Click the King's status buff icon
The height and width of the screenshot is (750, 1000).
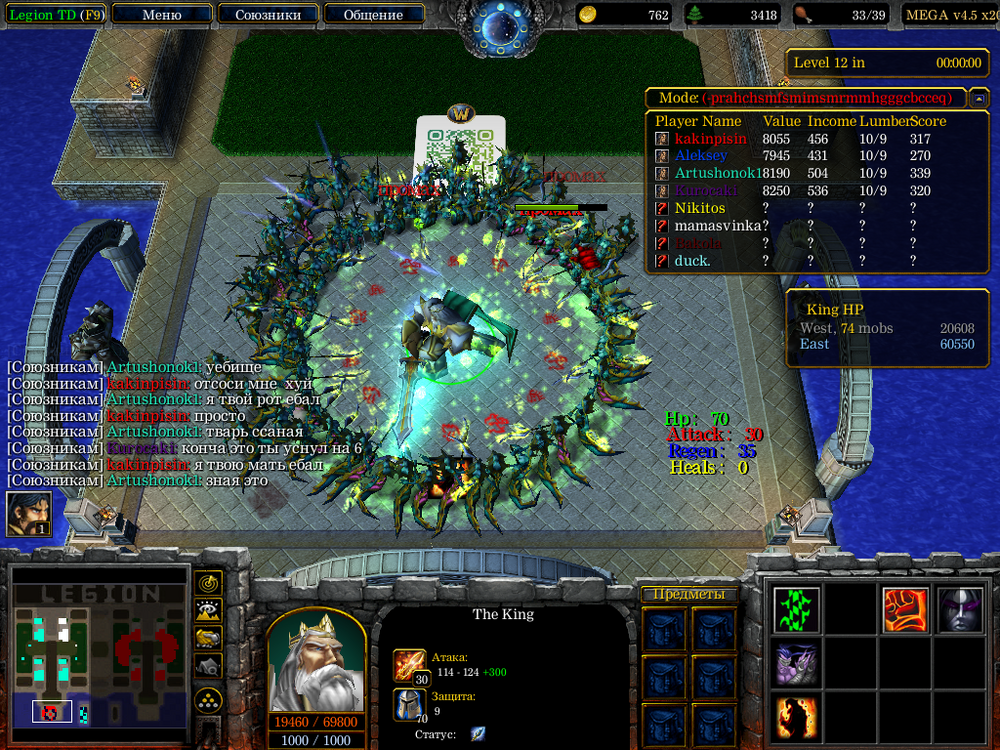point(478,734)
